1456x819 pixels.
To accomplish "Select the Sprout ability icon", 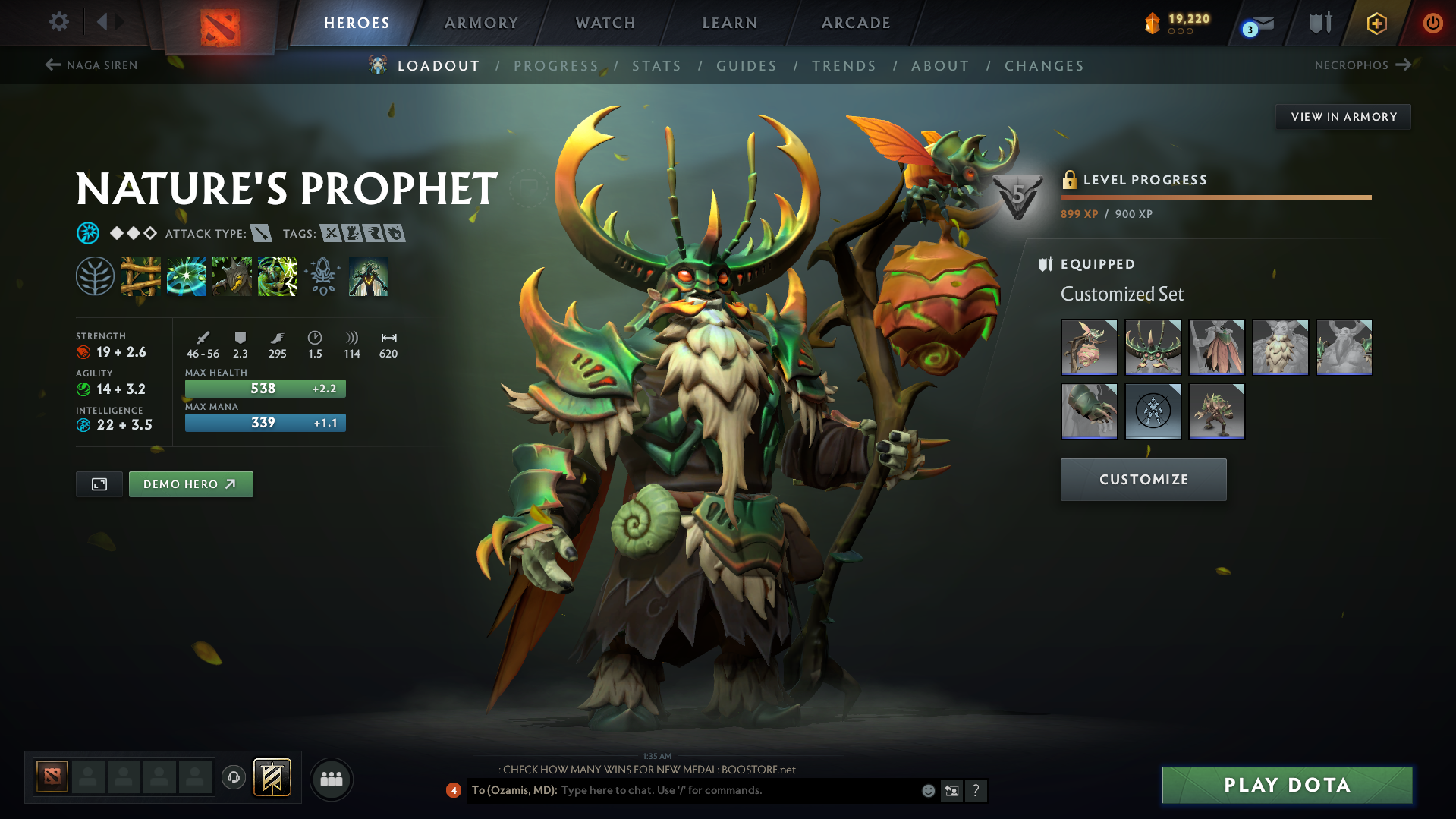I will coord(141,277).
